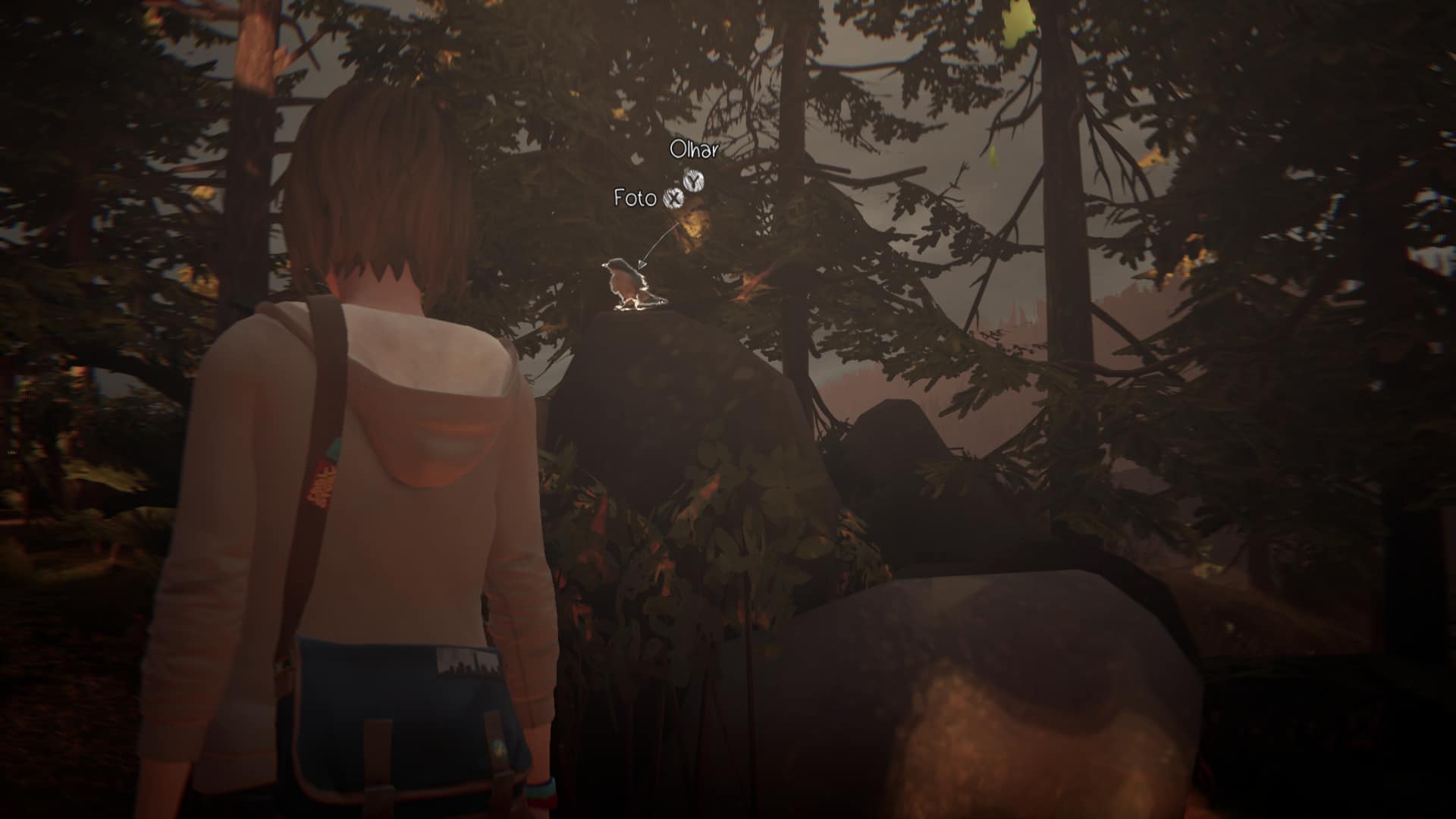
Task: Click the Y controller button icon
Action: click(x=693, y=181)
